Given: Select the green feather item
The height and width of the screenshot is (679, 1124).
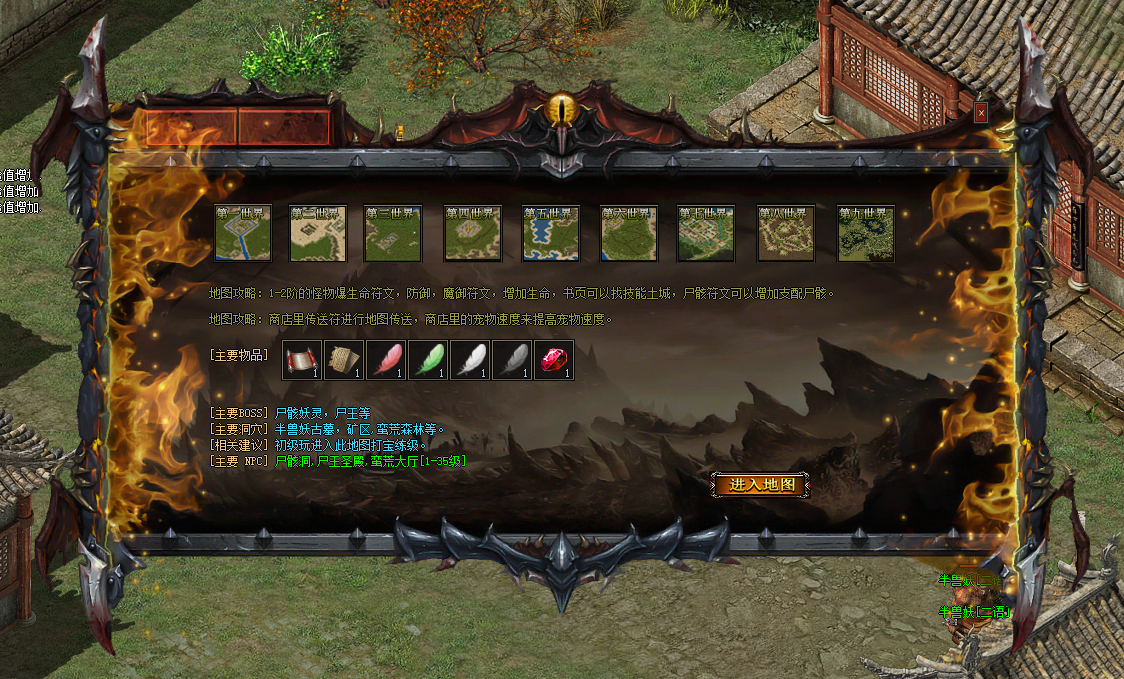Looking at the screenshot, I should [x=429, y=360].
